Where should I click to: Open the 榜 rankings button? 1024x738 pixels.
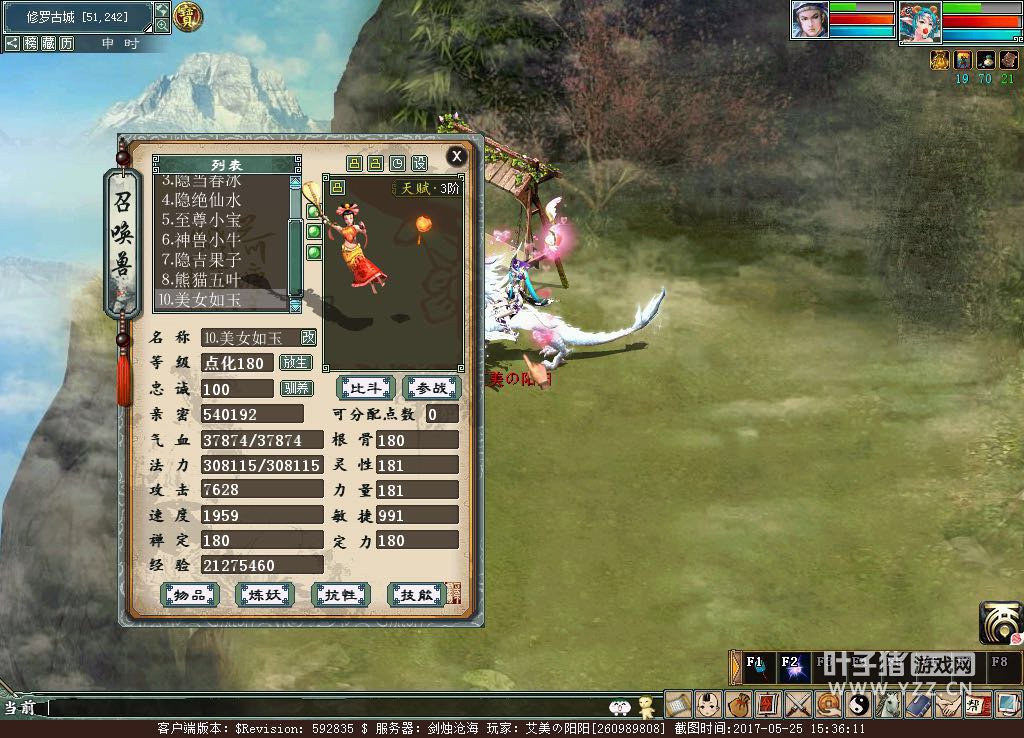pos(31,44)
